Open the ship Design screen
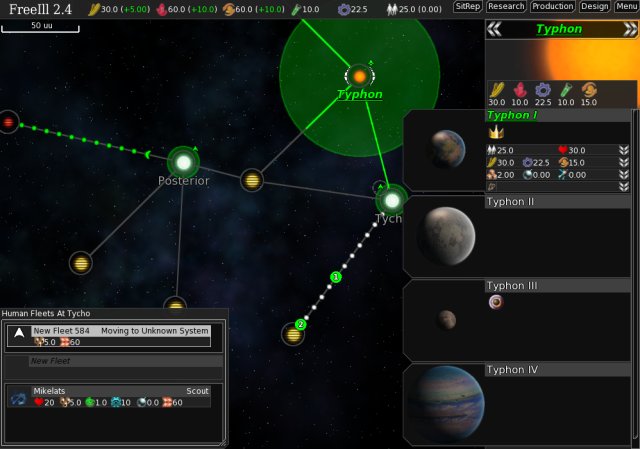This screenshot has width=640, height=449. point(594,7)
